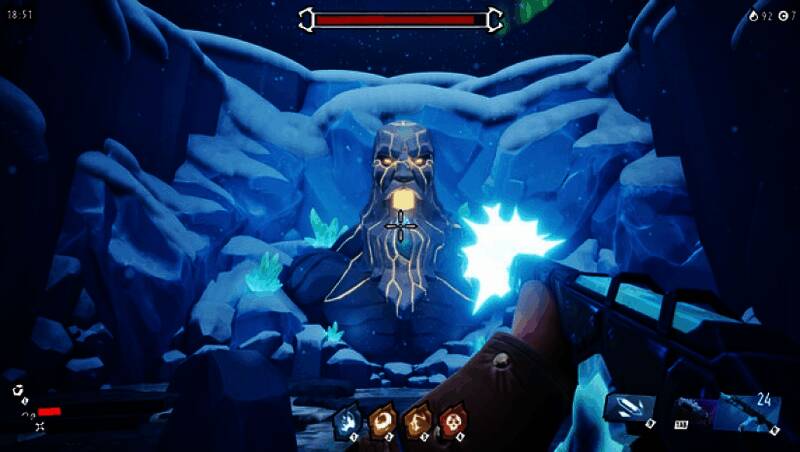Use the orange swirl ability
The height and width of the screenshot is (452, 800).
click(383, 421)
